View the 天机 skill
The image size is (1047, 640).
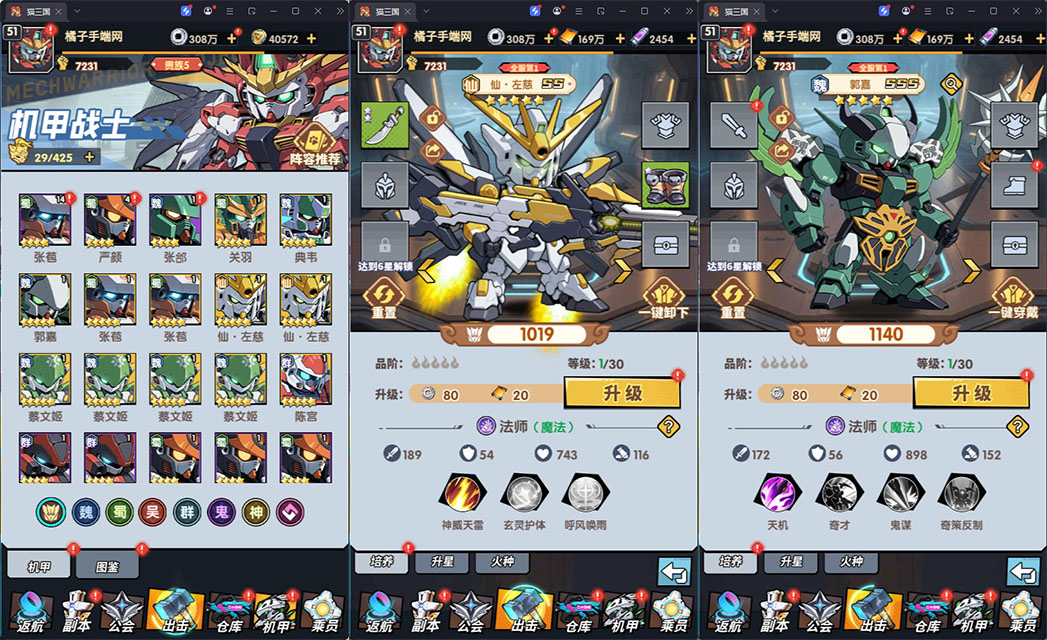777,493
